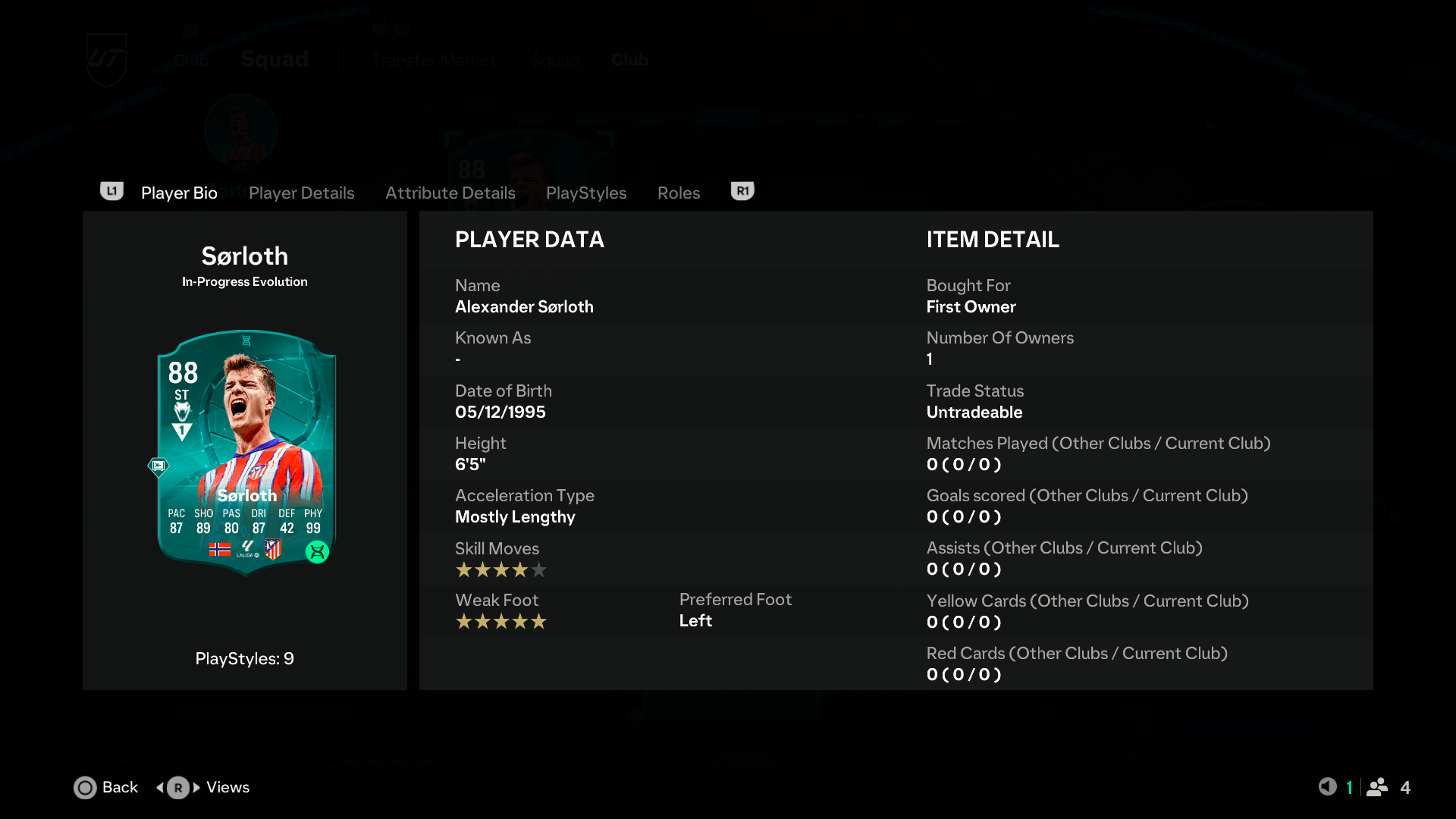This screenshot has height=819, width=1456.
Task: Select Squad in the top navigation
Action: (x=274, y=59)
